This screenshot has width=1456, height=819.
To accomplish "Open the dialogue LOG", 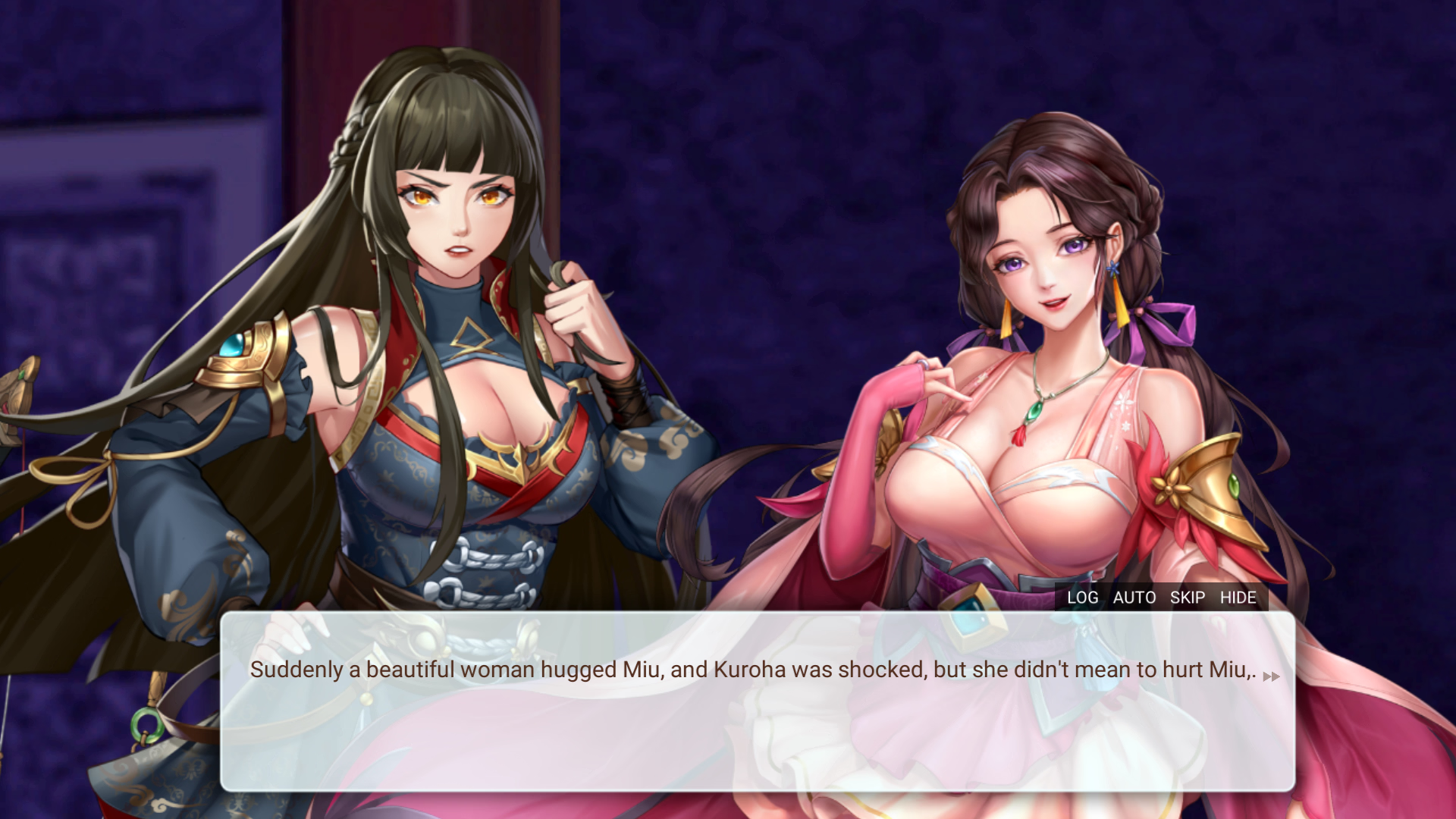I will click(1082, 598).
